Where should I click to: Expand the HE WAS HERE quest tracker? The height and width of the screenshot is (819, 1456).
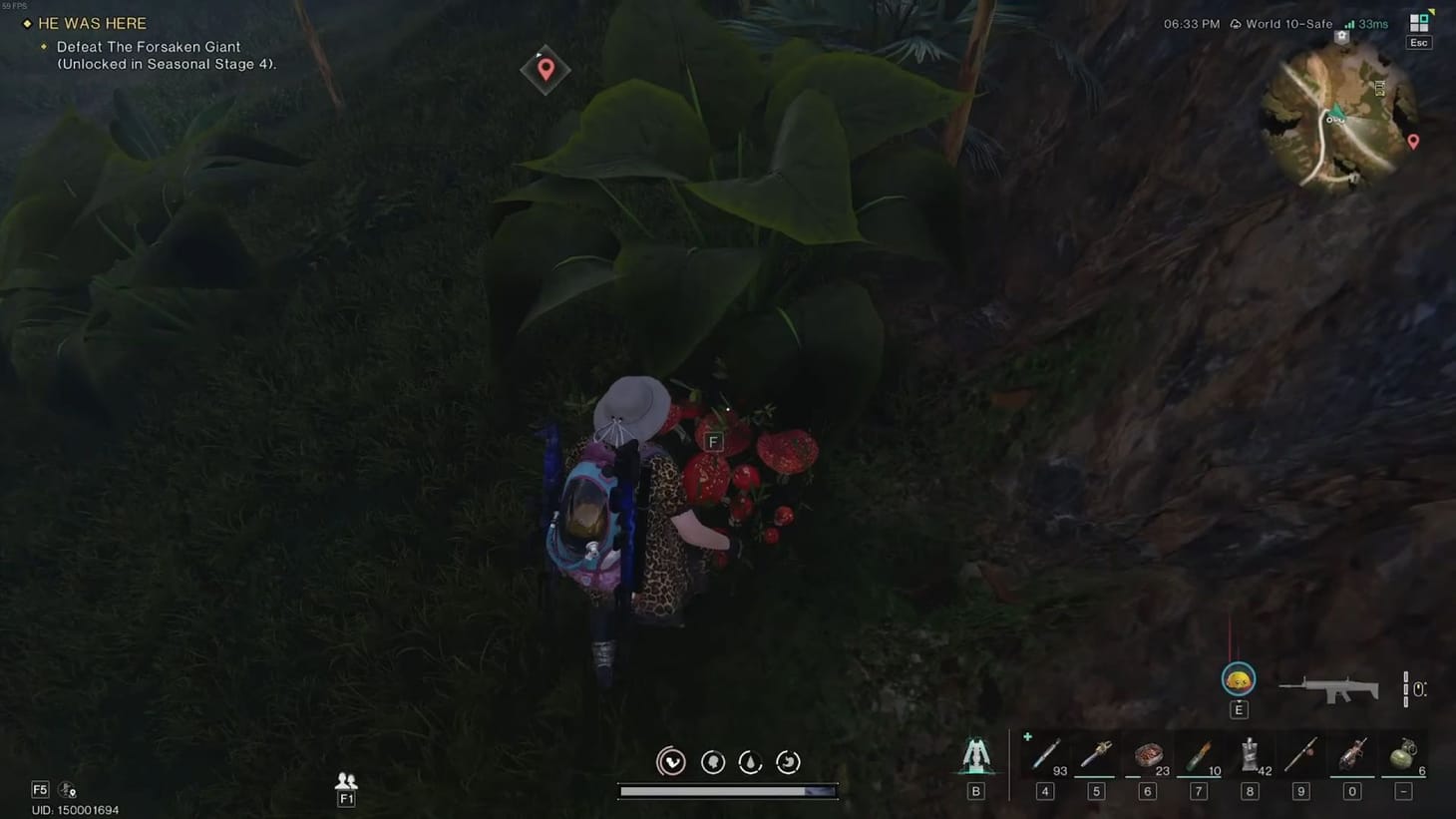[90, 23]
